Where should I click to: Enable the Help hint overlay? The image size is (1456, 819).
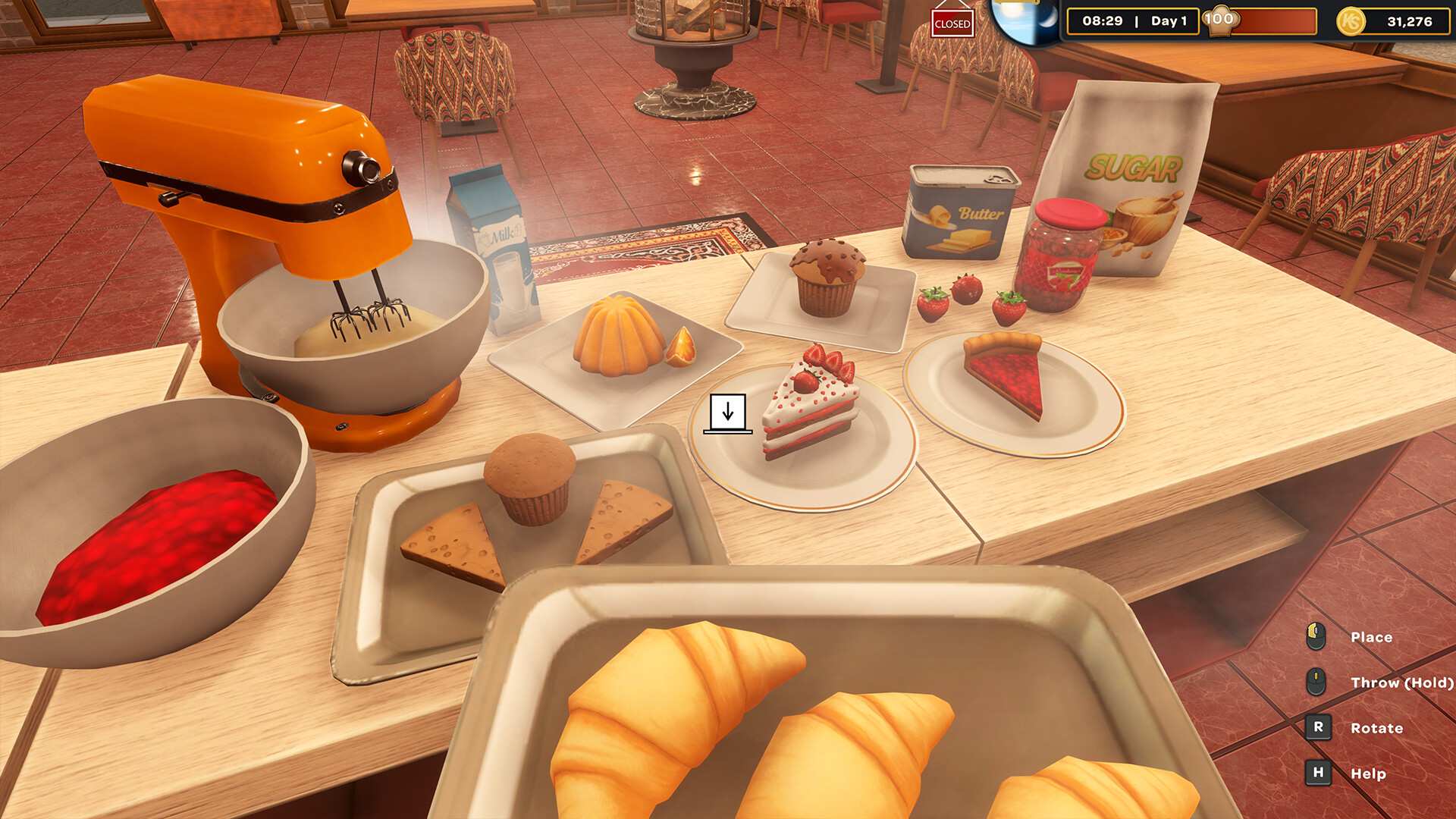(1317, 773)
